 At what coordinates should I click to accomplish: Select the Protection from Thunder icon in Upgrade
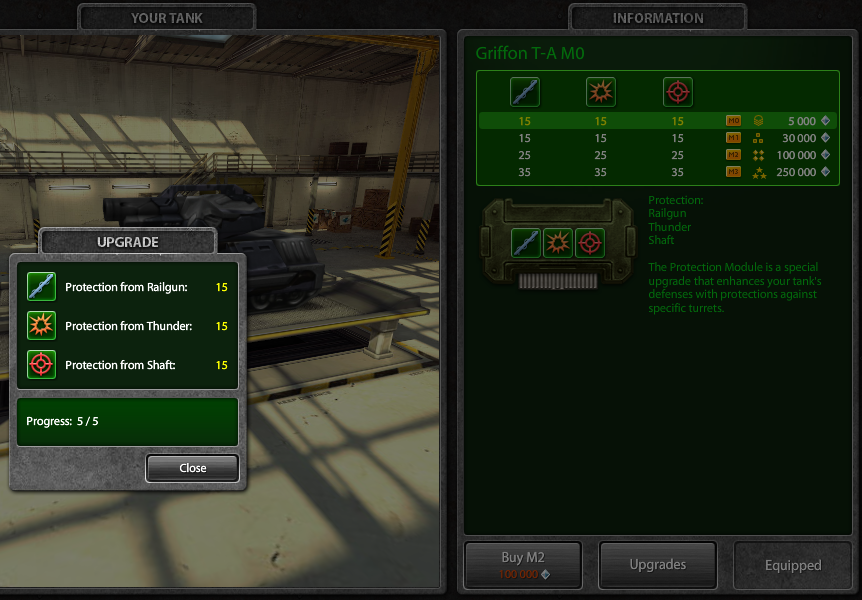[41, 326]
